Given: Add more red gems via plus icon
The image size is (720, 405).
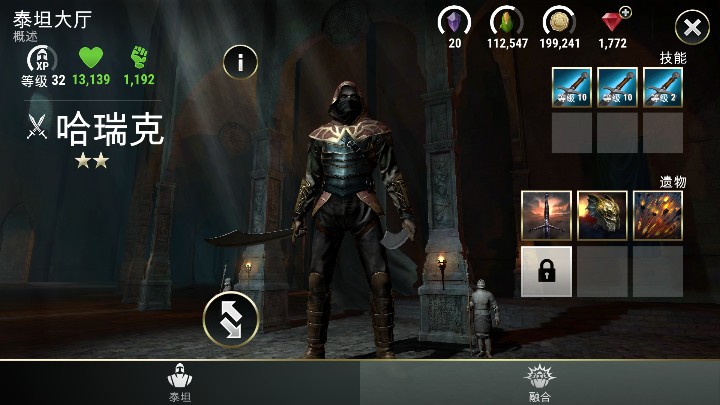Looking at the screenshot, I should 626,12.
